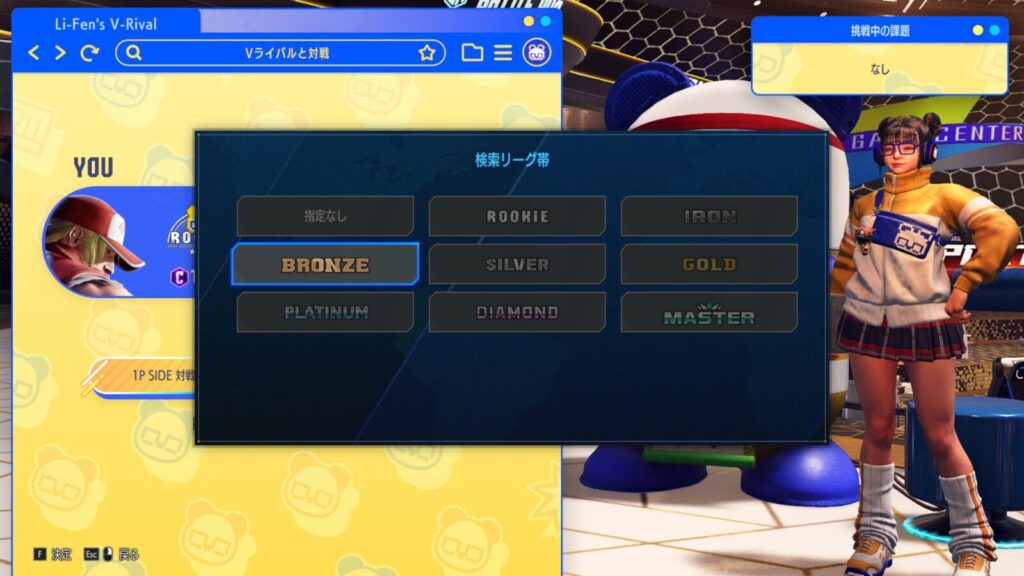
Task: Select the GOLD league
Action: [709, 265]
